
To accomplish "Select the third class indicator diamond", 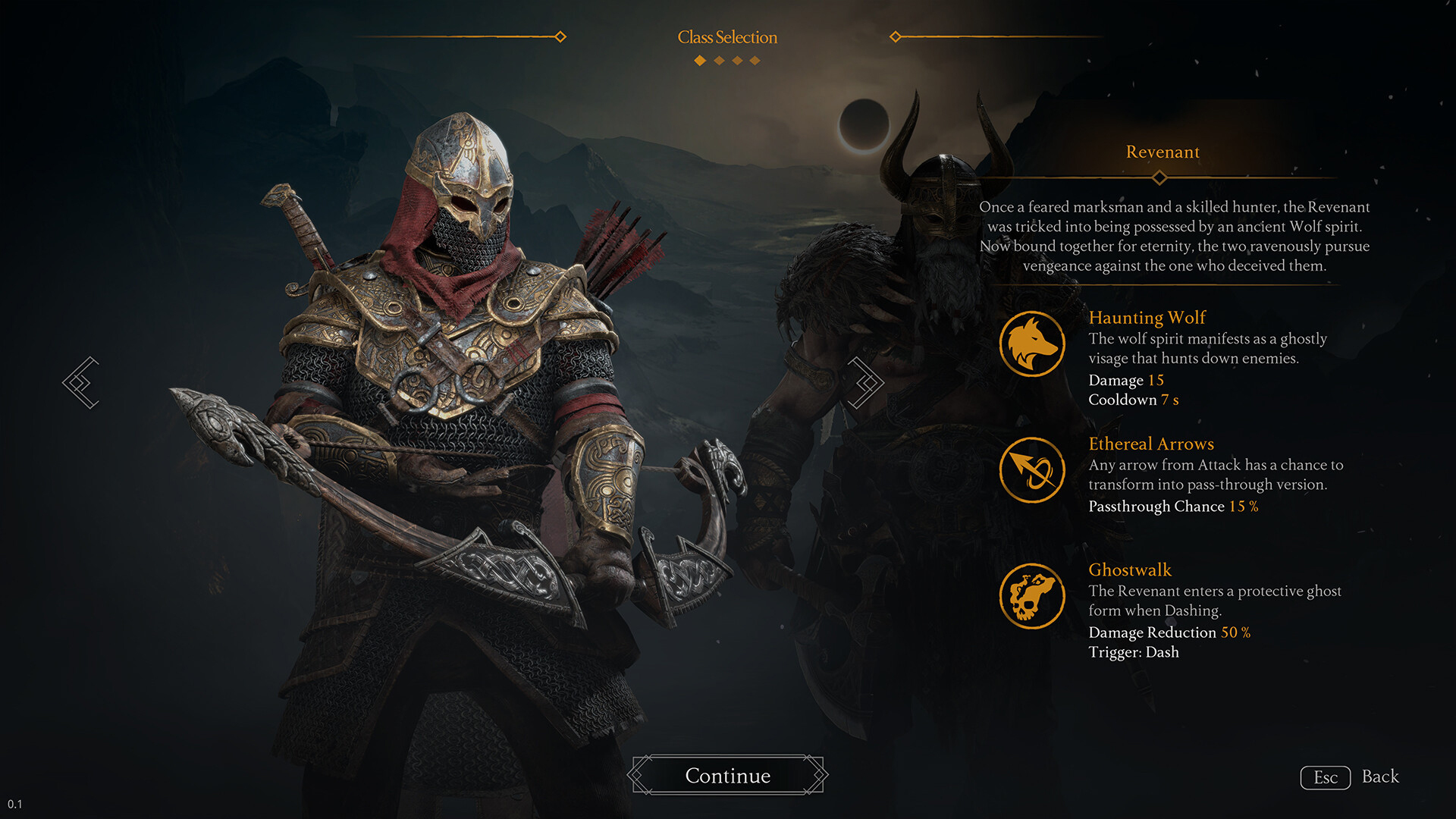I will (x=738, y=60).
